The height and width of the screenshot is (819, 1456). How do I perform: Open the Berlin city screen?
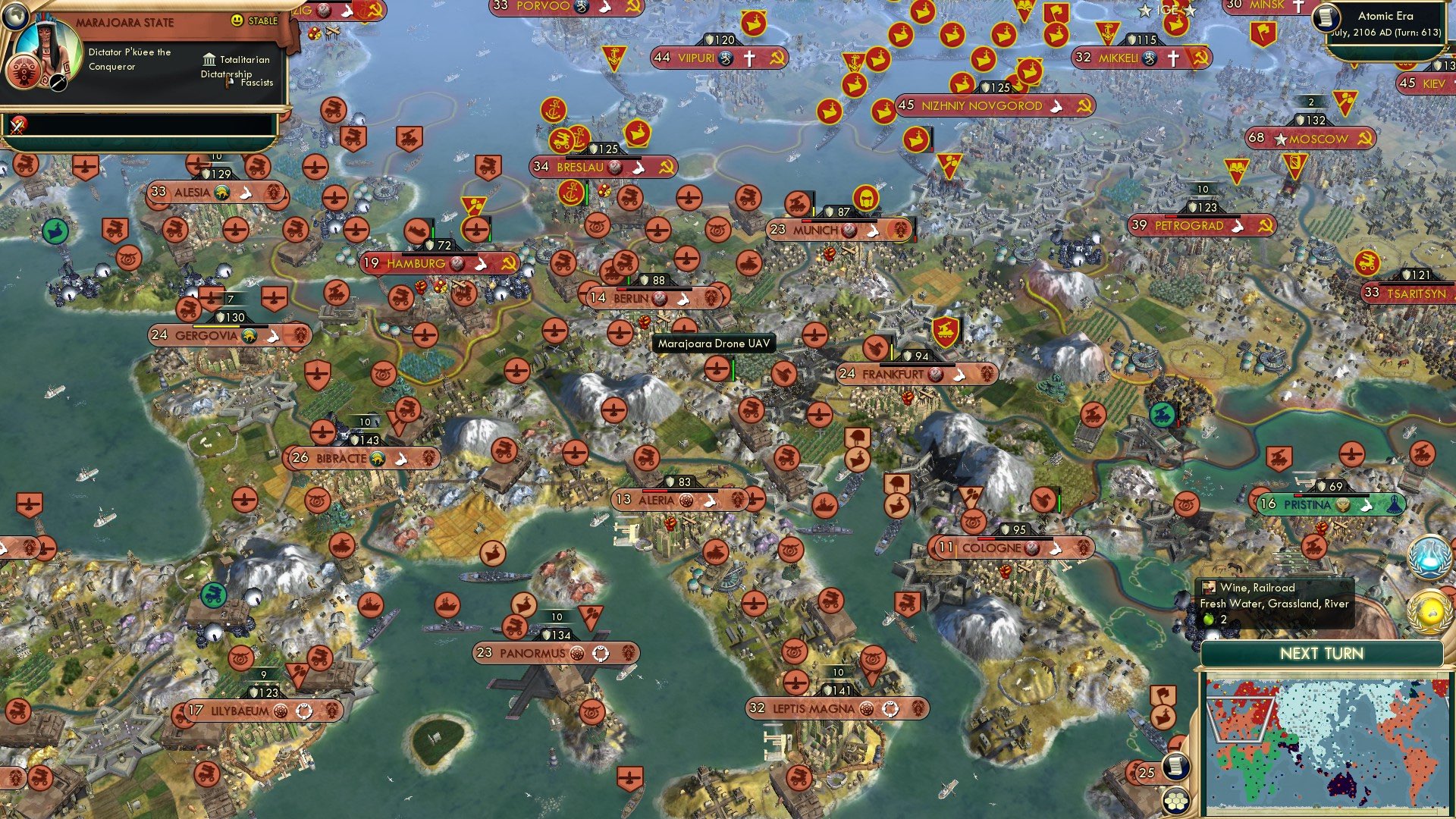[633, 298]
